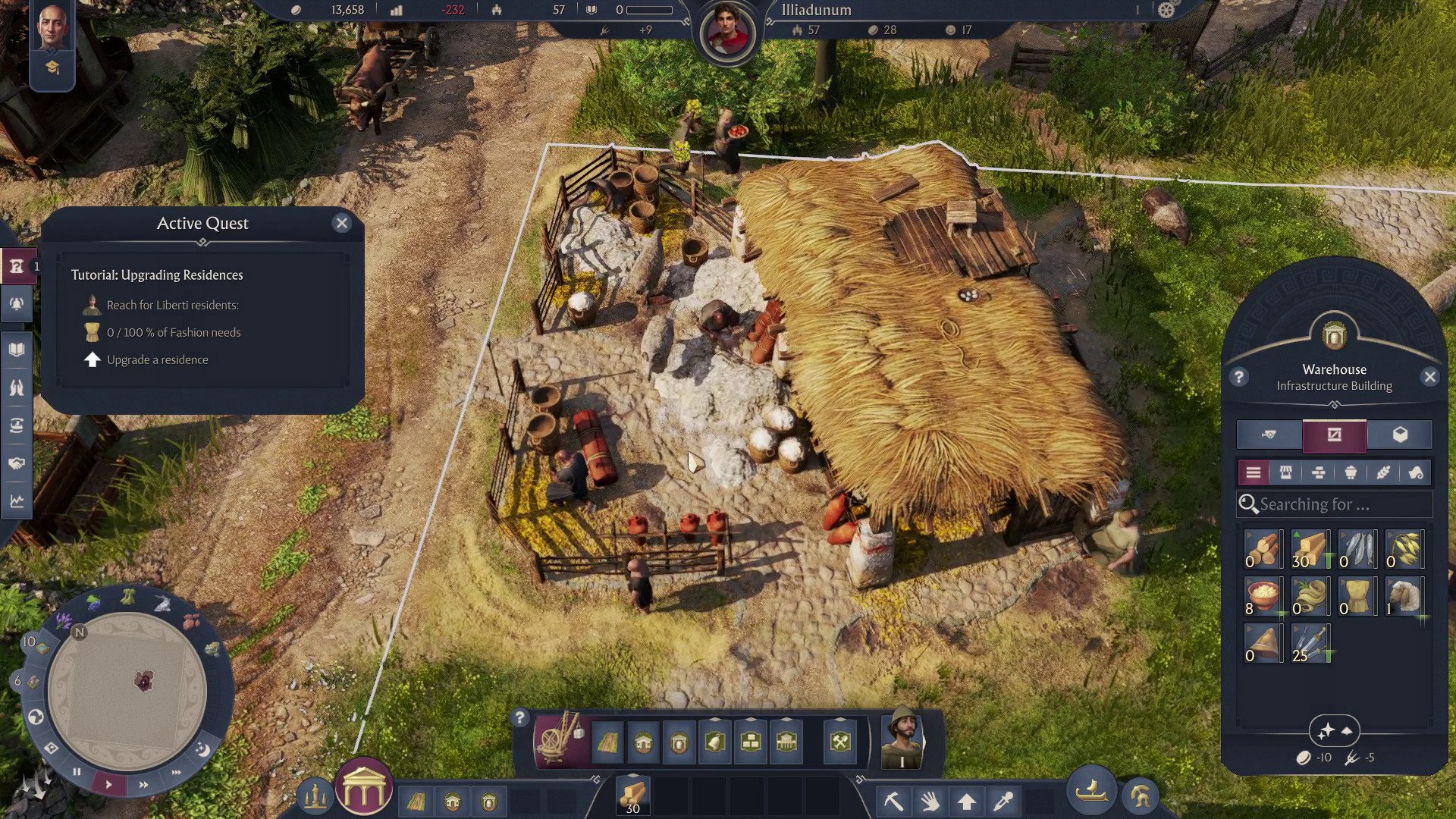The image size is (1456, 819).
Task: Select the porridge bowl storage slot
Action: coord(1263,597)
